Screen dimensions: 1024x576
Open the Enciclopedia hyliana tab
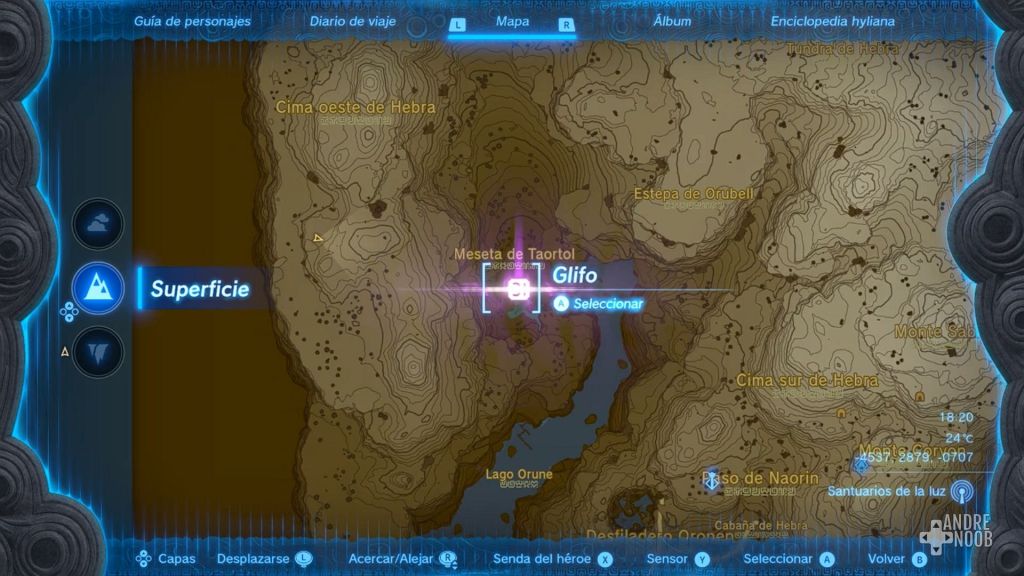(833, 21)
